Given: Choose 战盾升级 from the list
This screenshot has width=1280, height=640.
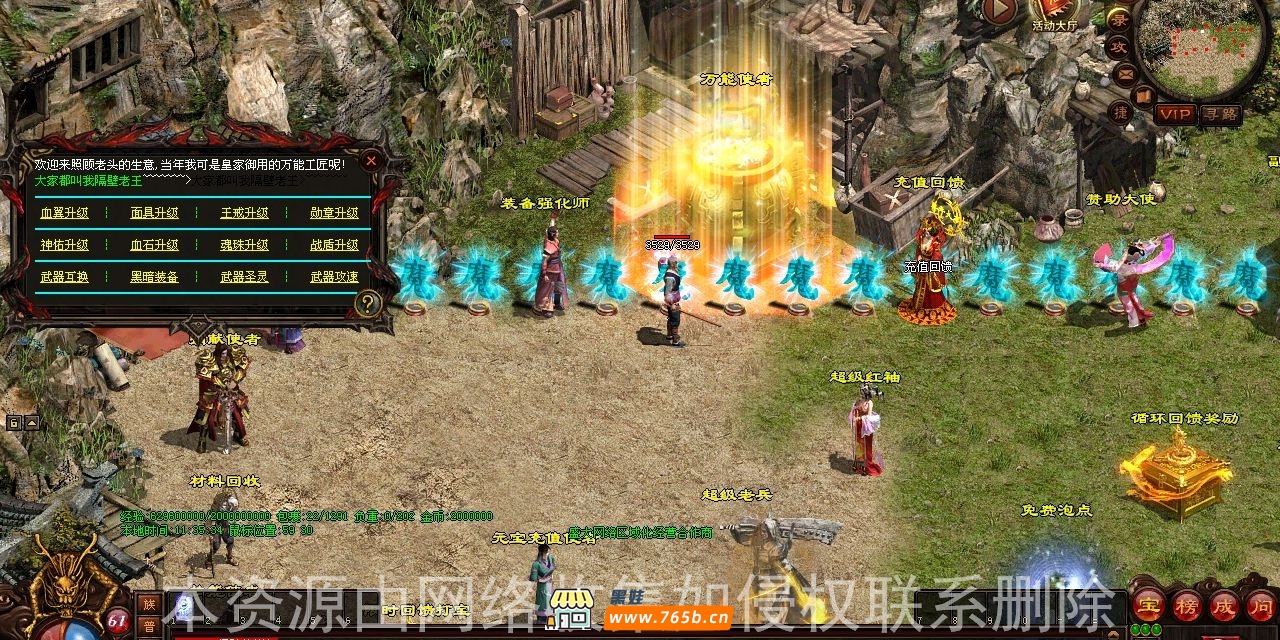Looking at the screenshot, I should tap(334, 245).
